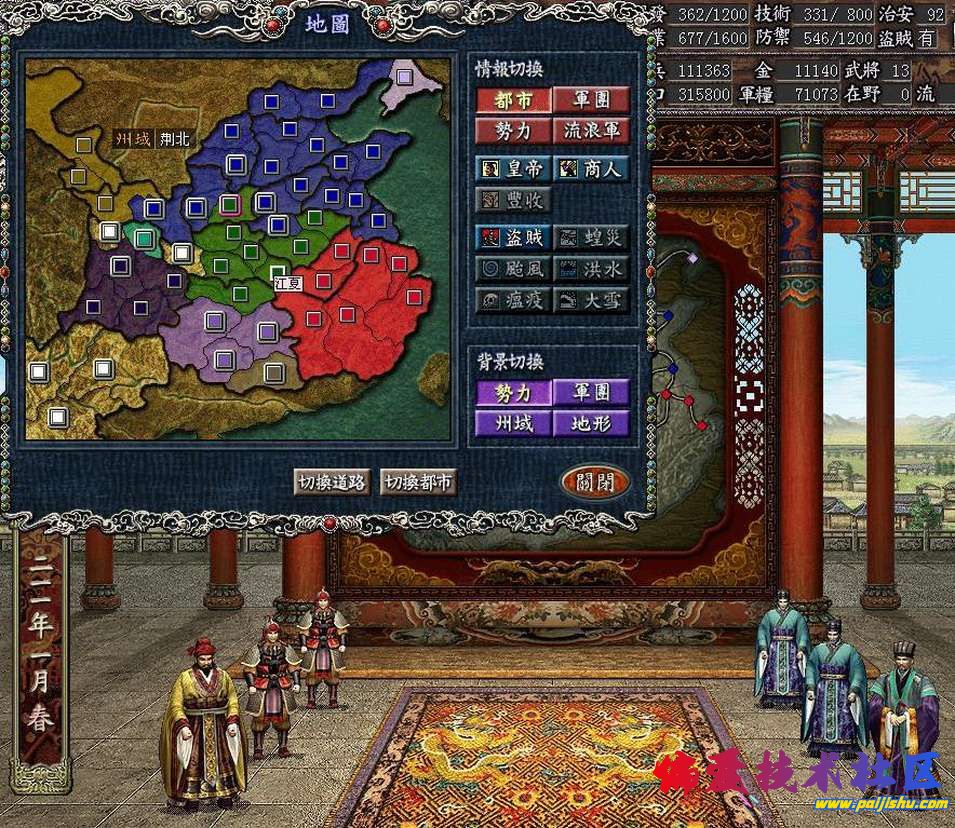Close the map with 關閉

tap(595, 482)
